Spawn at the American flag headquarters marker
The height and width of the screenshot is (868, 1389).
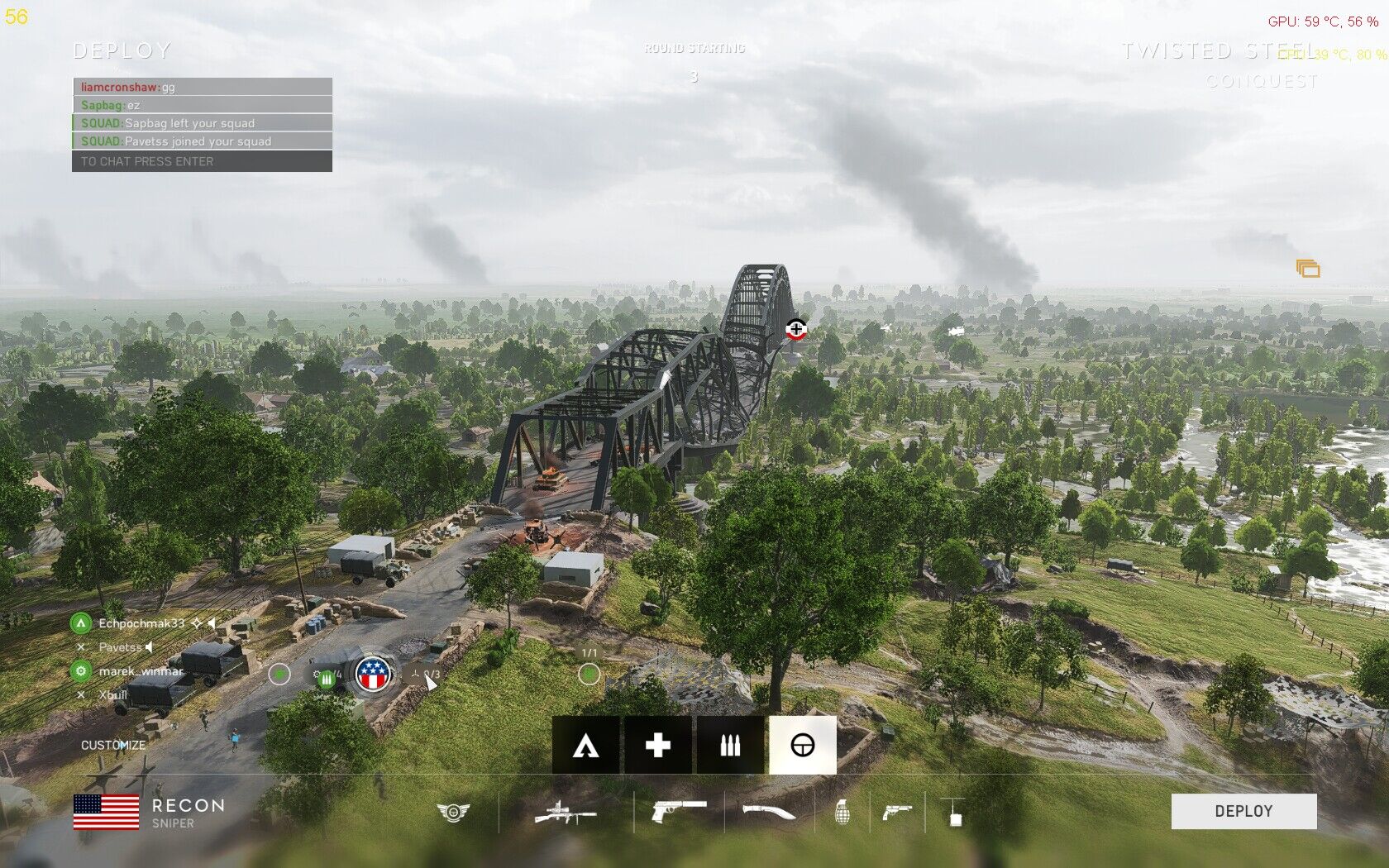(x=373, y=675)
